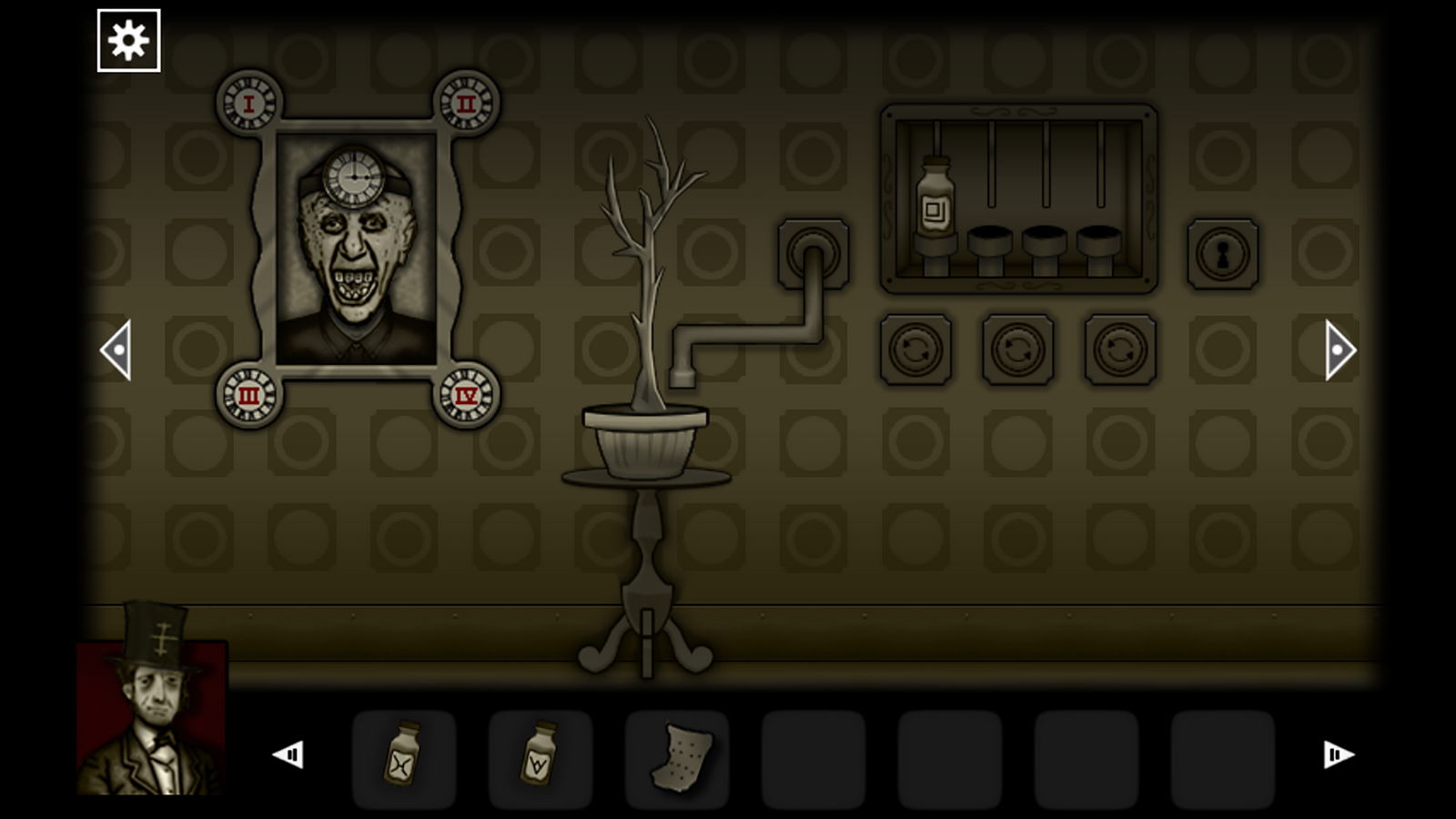
Task: Open the settings gear menu
Action: (128, 40)
